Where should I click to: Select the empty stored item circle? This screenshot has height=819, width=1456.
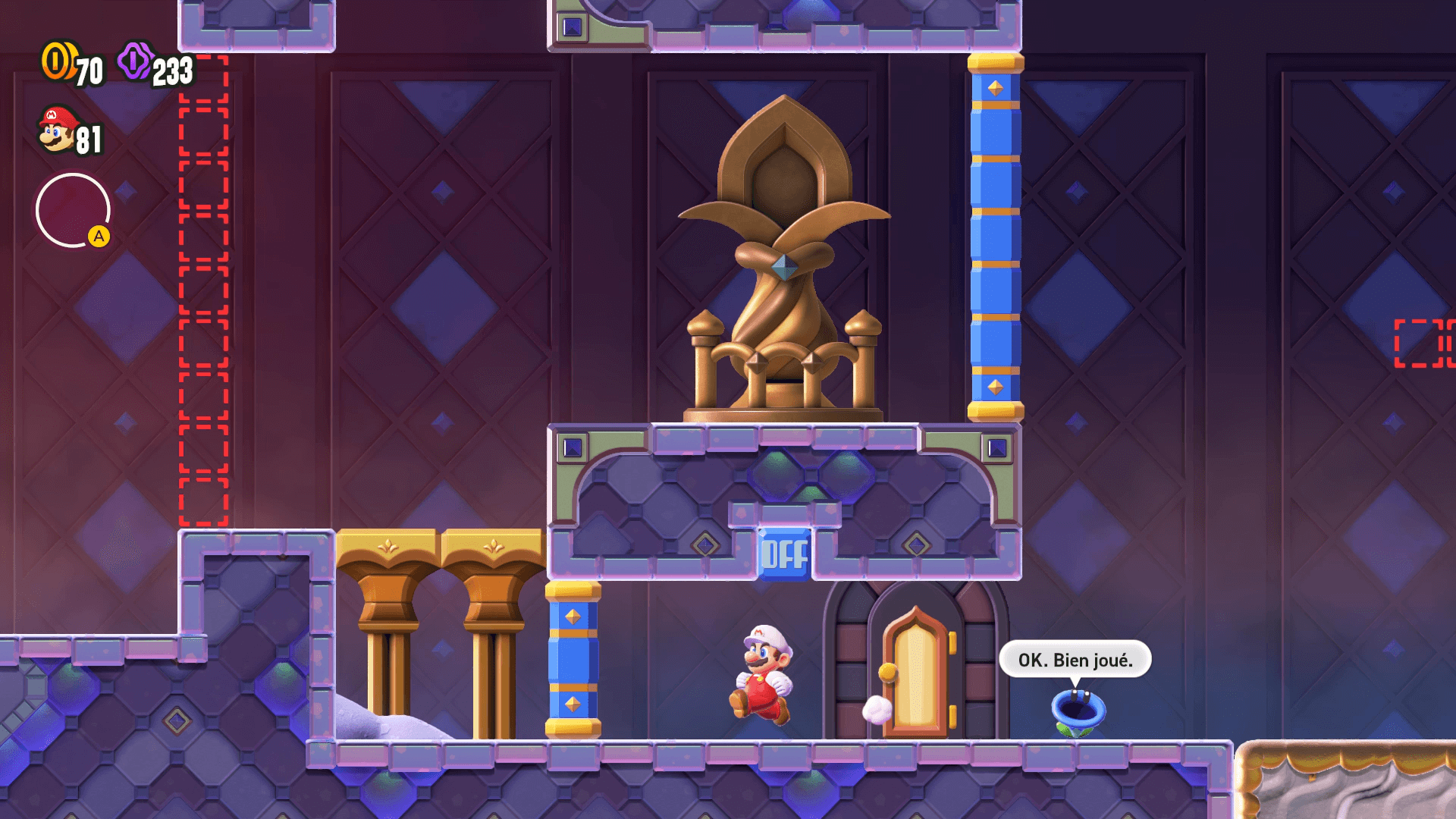click(x=73, y=210)
